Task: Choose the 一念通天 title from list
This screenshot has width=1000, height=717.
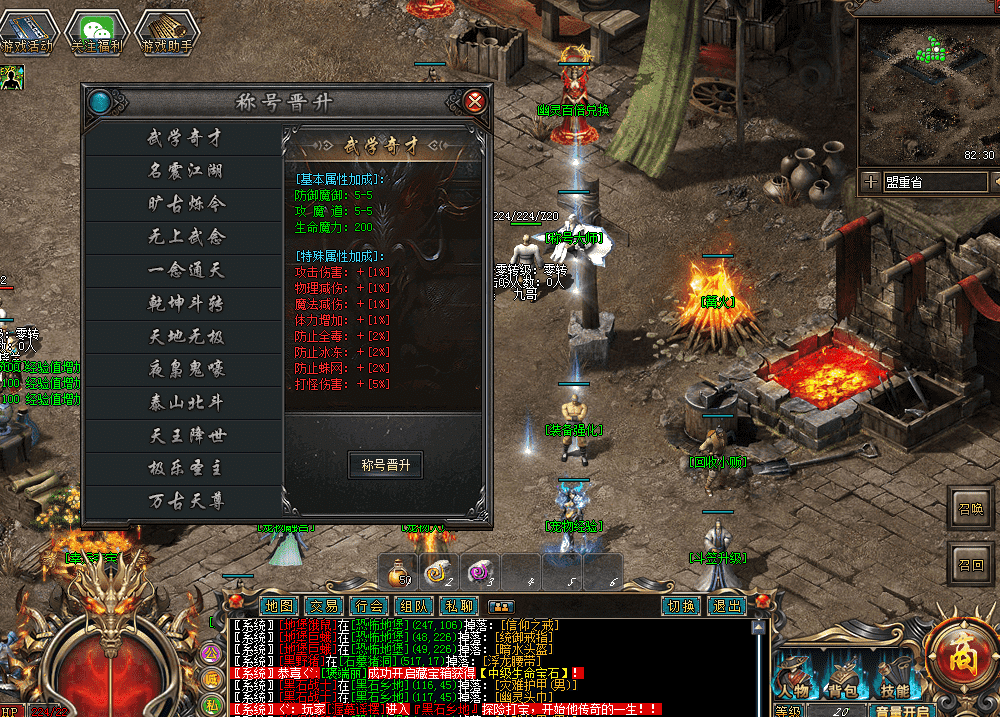Action: pyautogui.click(x=186, y=270)
